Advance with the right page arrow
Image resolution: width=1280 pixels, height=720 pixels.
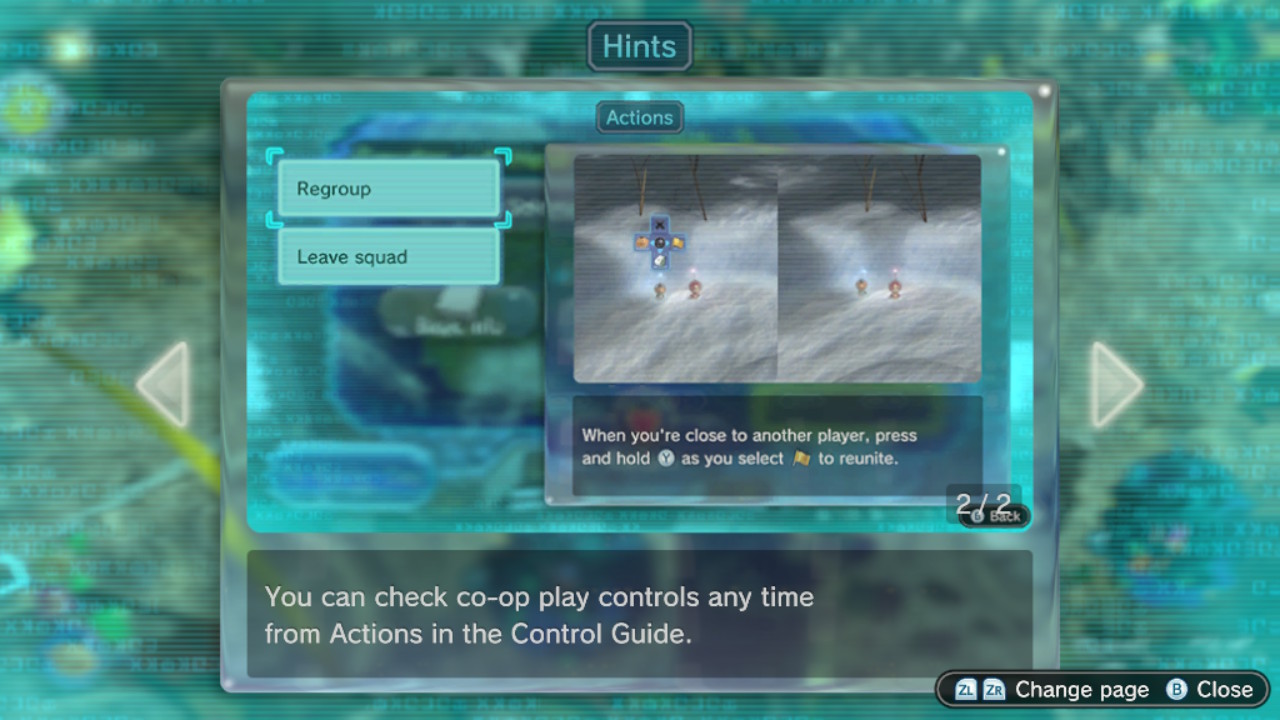pyautogui.click(x=1115, y=384)
